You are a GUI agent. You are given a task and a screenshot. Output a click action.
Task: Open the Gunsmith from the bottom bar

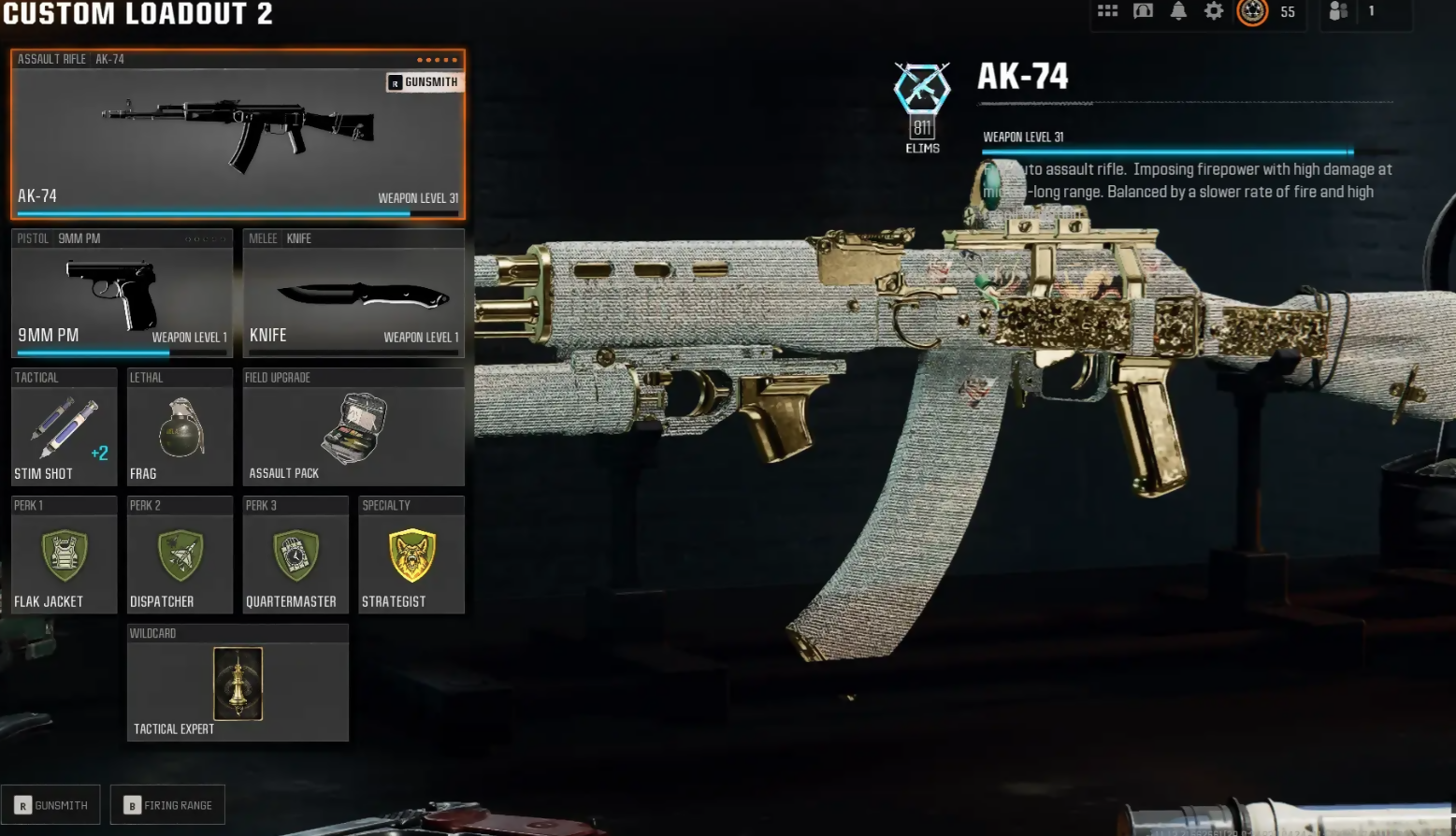pos(51,805)
